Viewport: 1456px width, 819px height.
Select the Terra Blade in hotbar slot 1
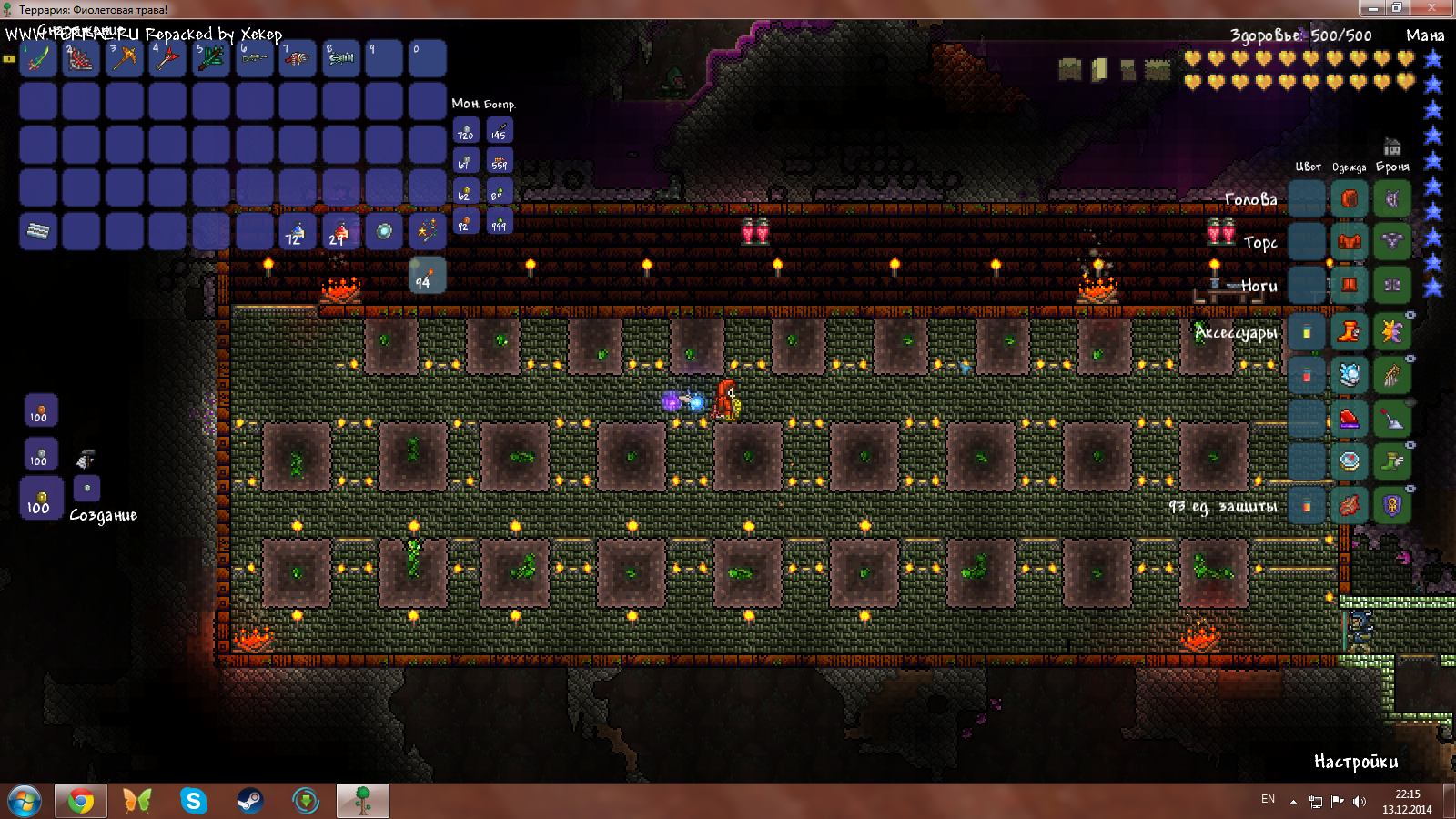pyautogui.click(x=38, y=59)
